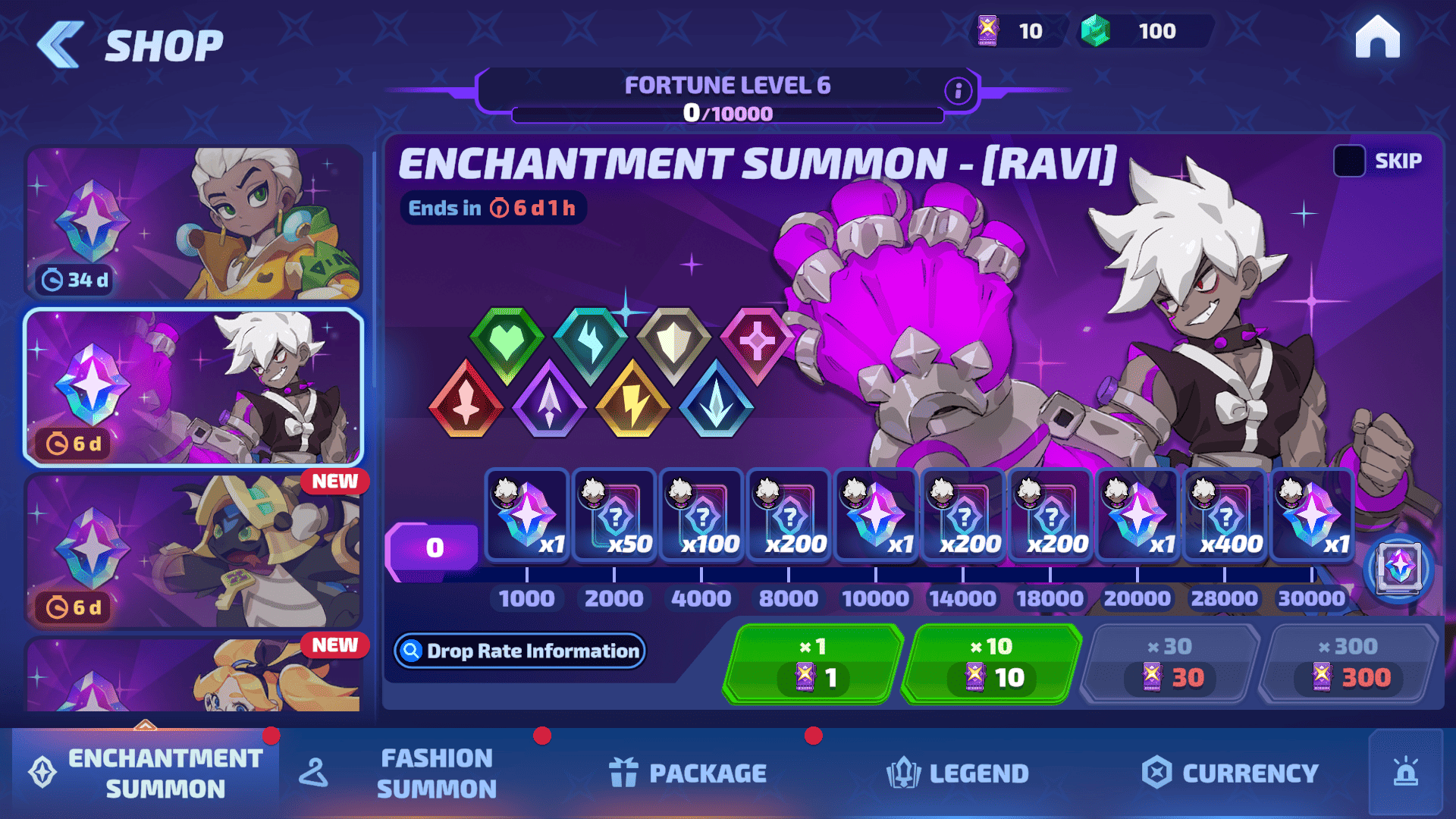Image resolution: width=1456 pixels, height=819 pixels.
Task: Select the 34-day summon banner thumbnail
Action: pos(194,223)
